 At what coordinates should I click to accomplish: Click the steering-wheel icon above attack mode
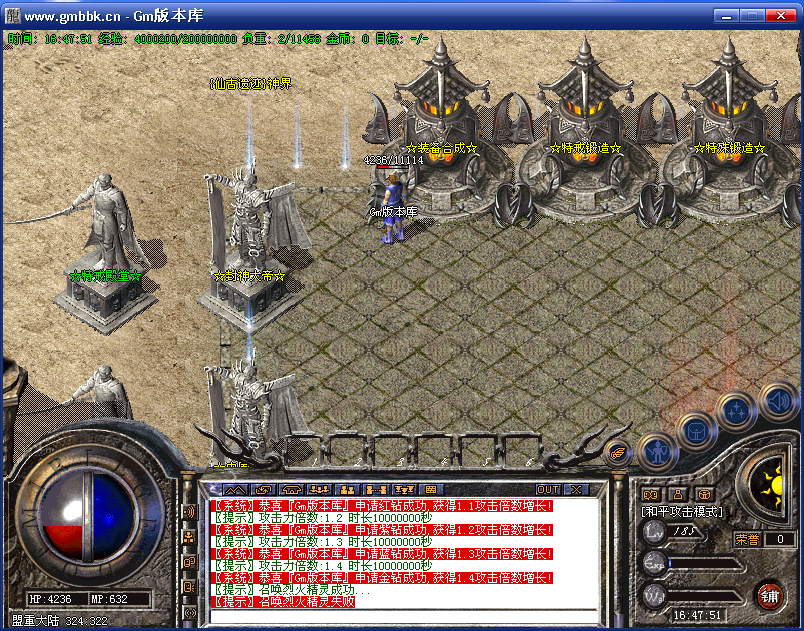tap(704, 493)
